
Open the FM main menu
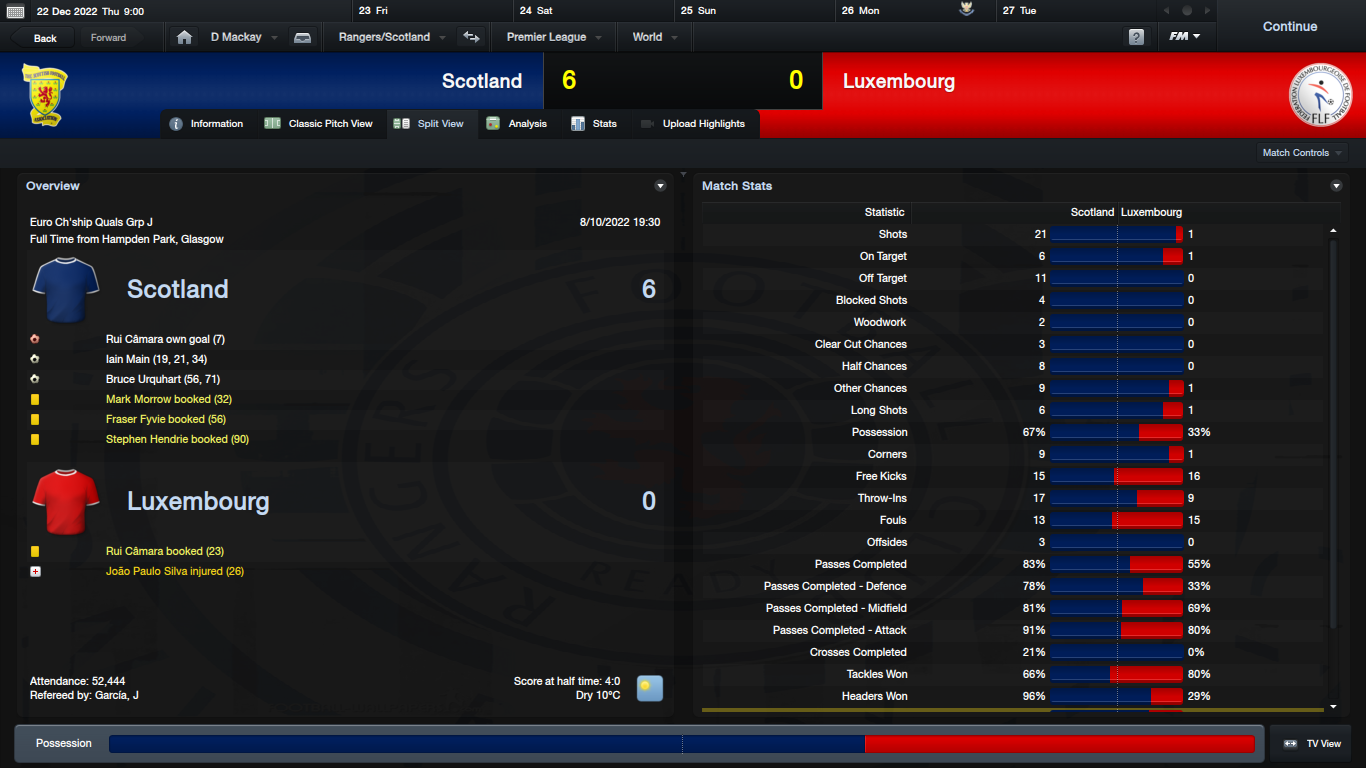1185,37
